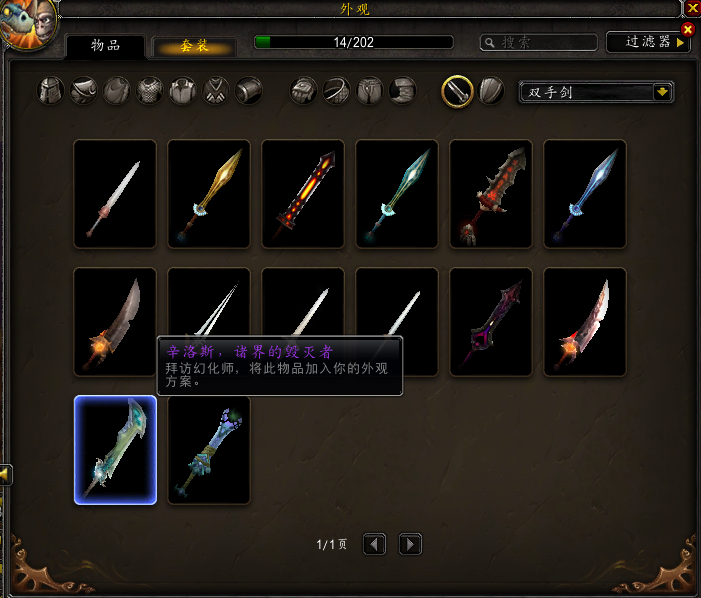The image size is (701, 598).
Task: Select the teal-bladed sword appearance
Action: pyautogui.click(x=397, y=194)
